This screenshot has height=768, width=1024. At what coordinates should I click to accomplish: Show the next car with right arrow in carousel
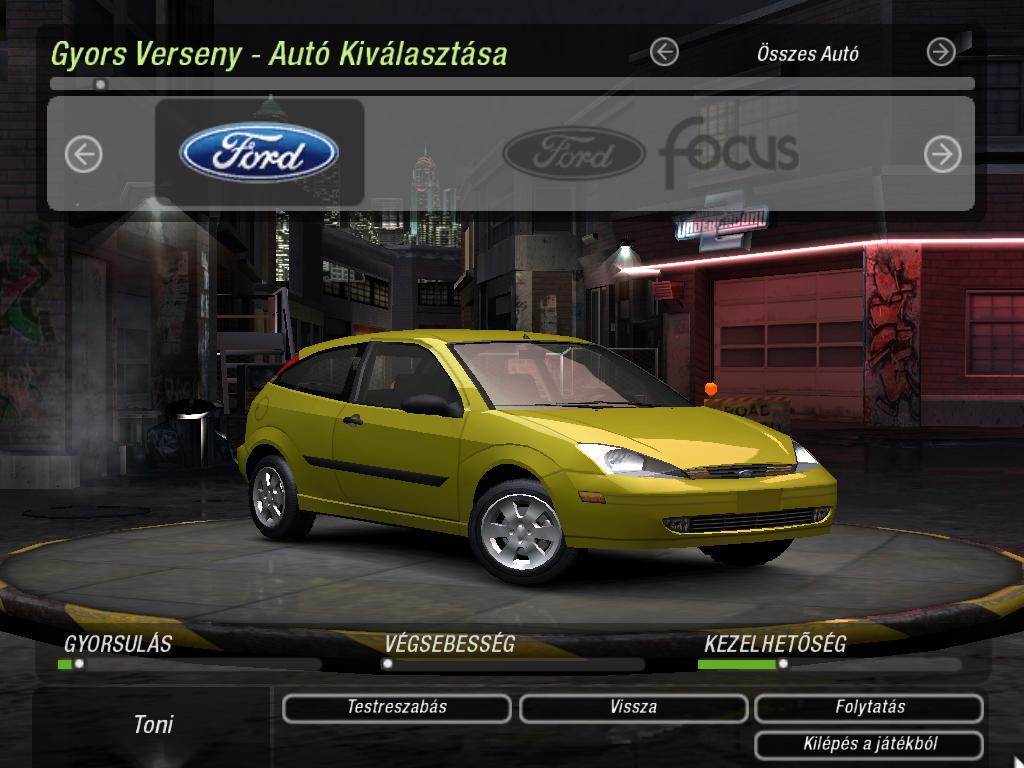[x=941, y=154]
